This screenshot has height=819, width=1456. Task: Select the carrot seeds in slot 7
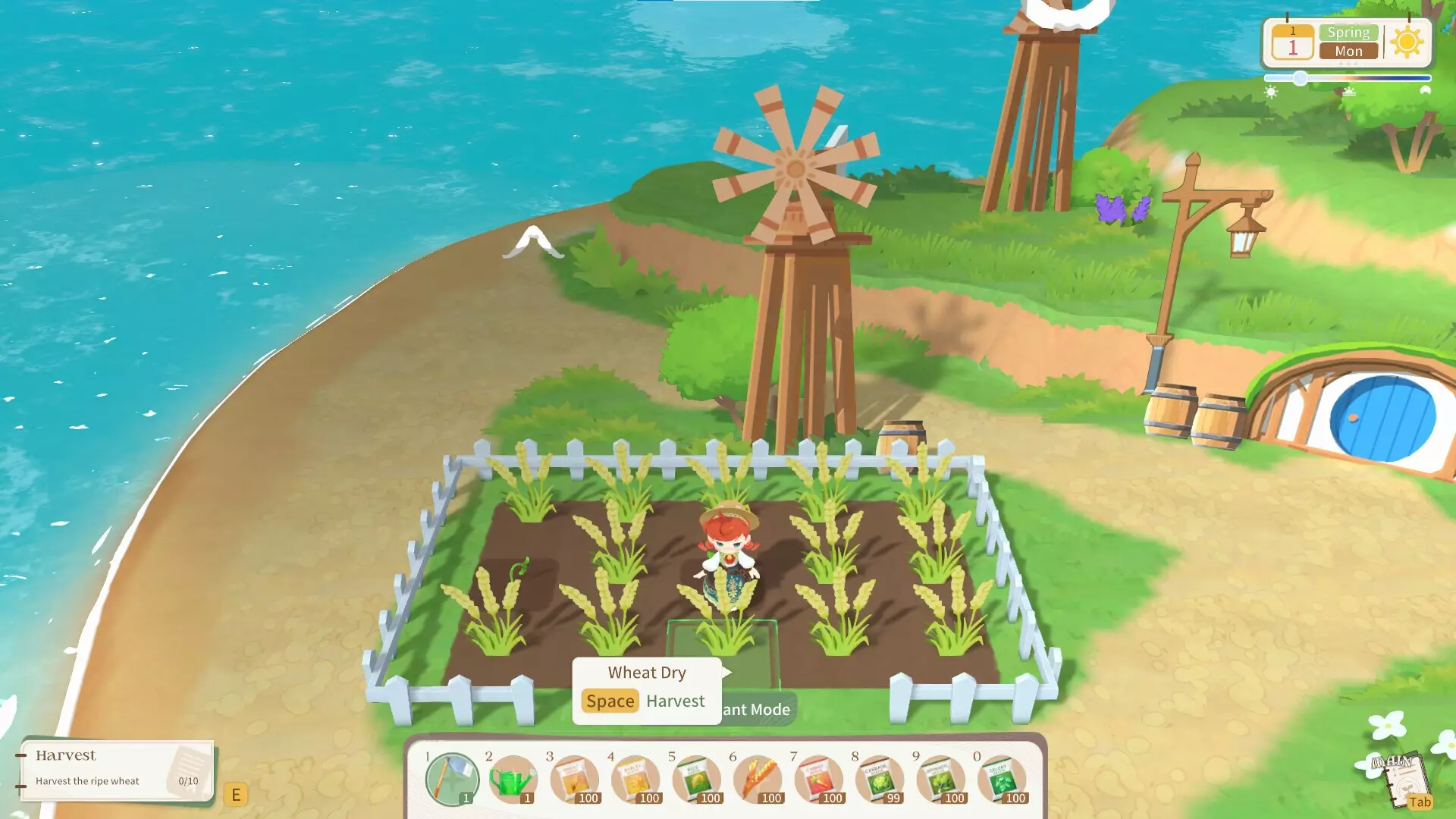coord(820,780)
